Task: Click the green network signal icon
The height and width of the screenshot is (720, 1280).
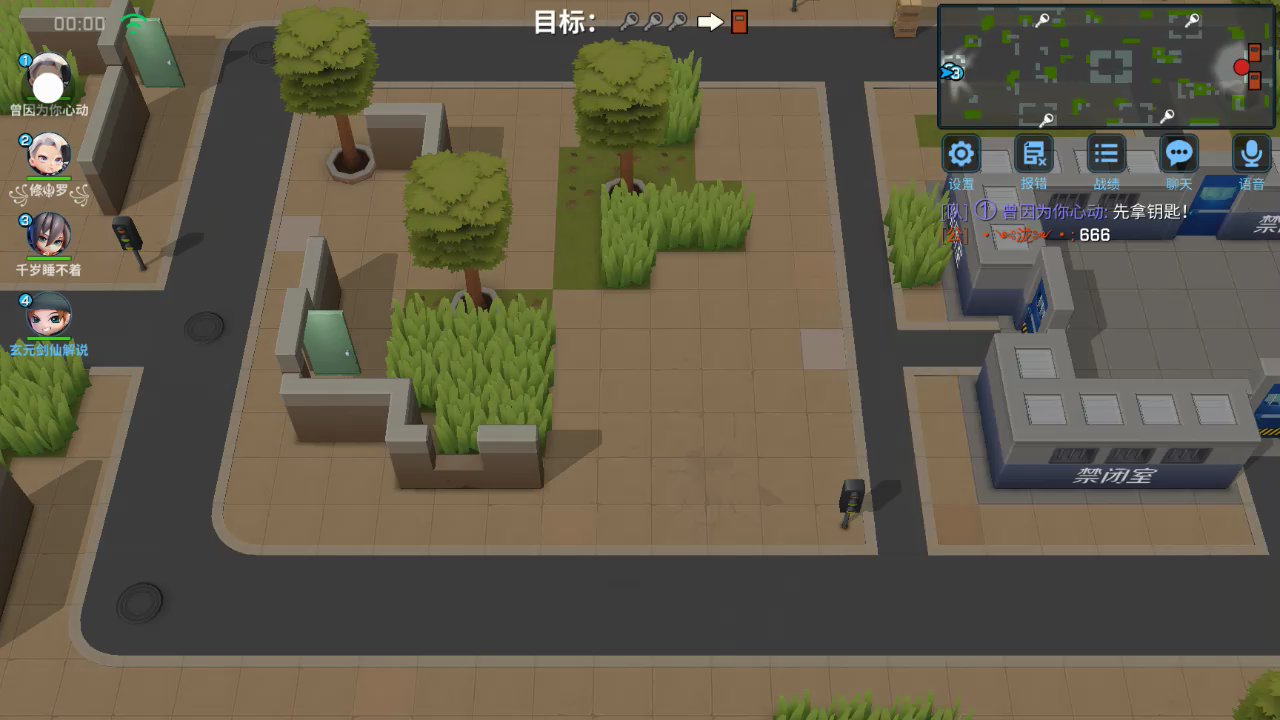Action: [x=131, y=22]
